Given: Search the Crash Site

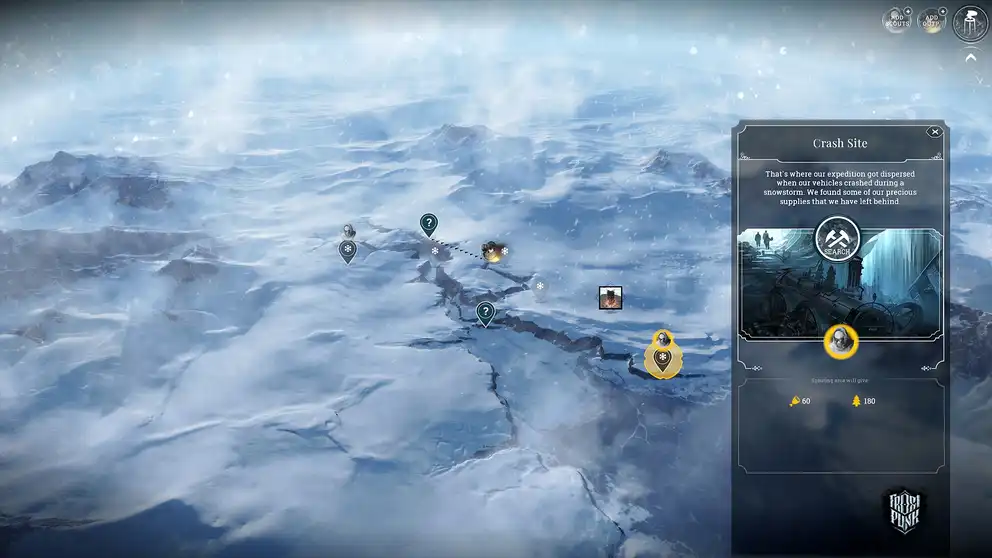Looking at the screenshot, I should point(838,238).
